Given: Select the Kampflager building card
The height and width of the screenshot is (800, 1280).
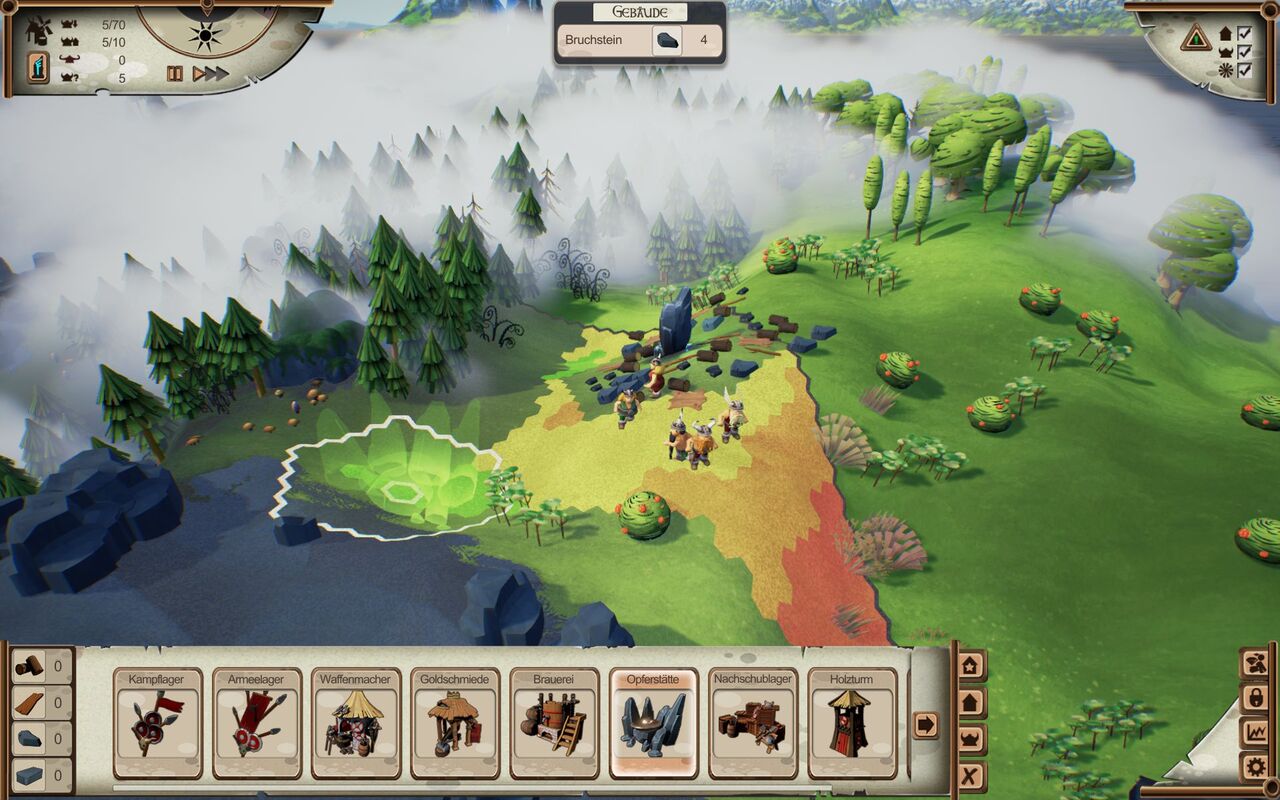Looking at the screenshot, I should [157, 723].
